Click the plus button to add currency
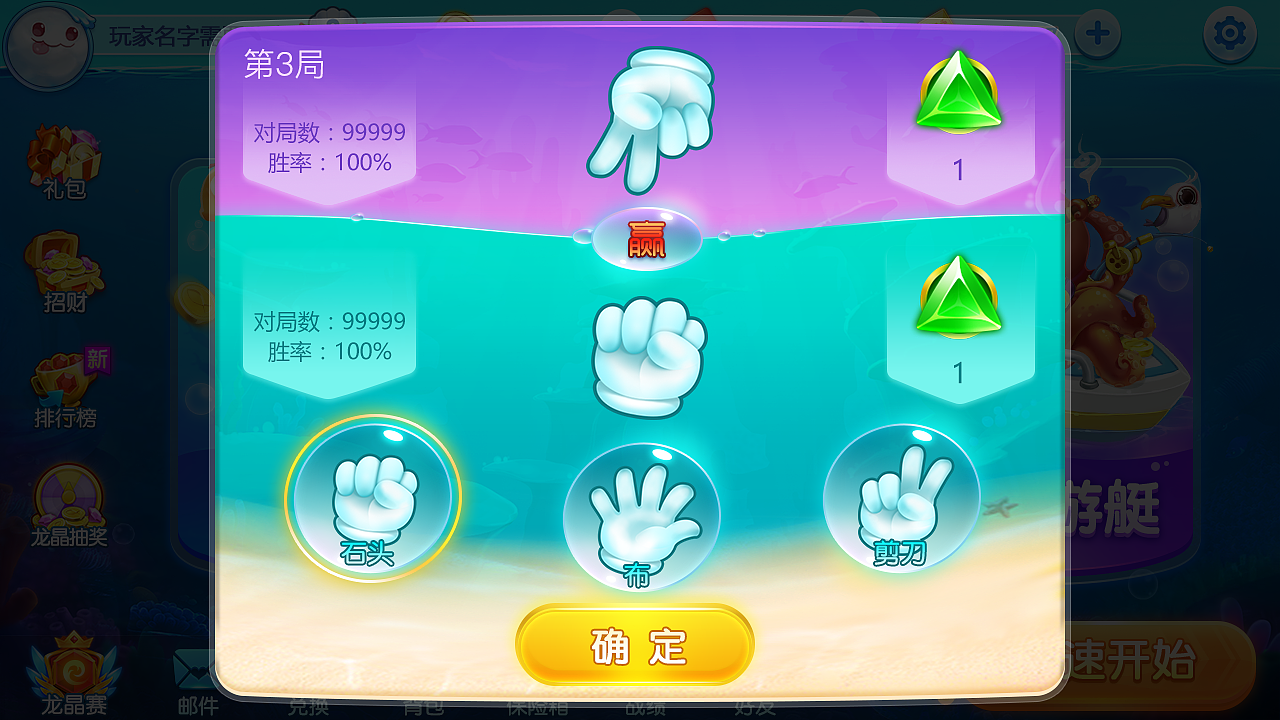 (x=1097, y=33)
